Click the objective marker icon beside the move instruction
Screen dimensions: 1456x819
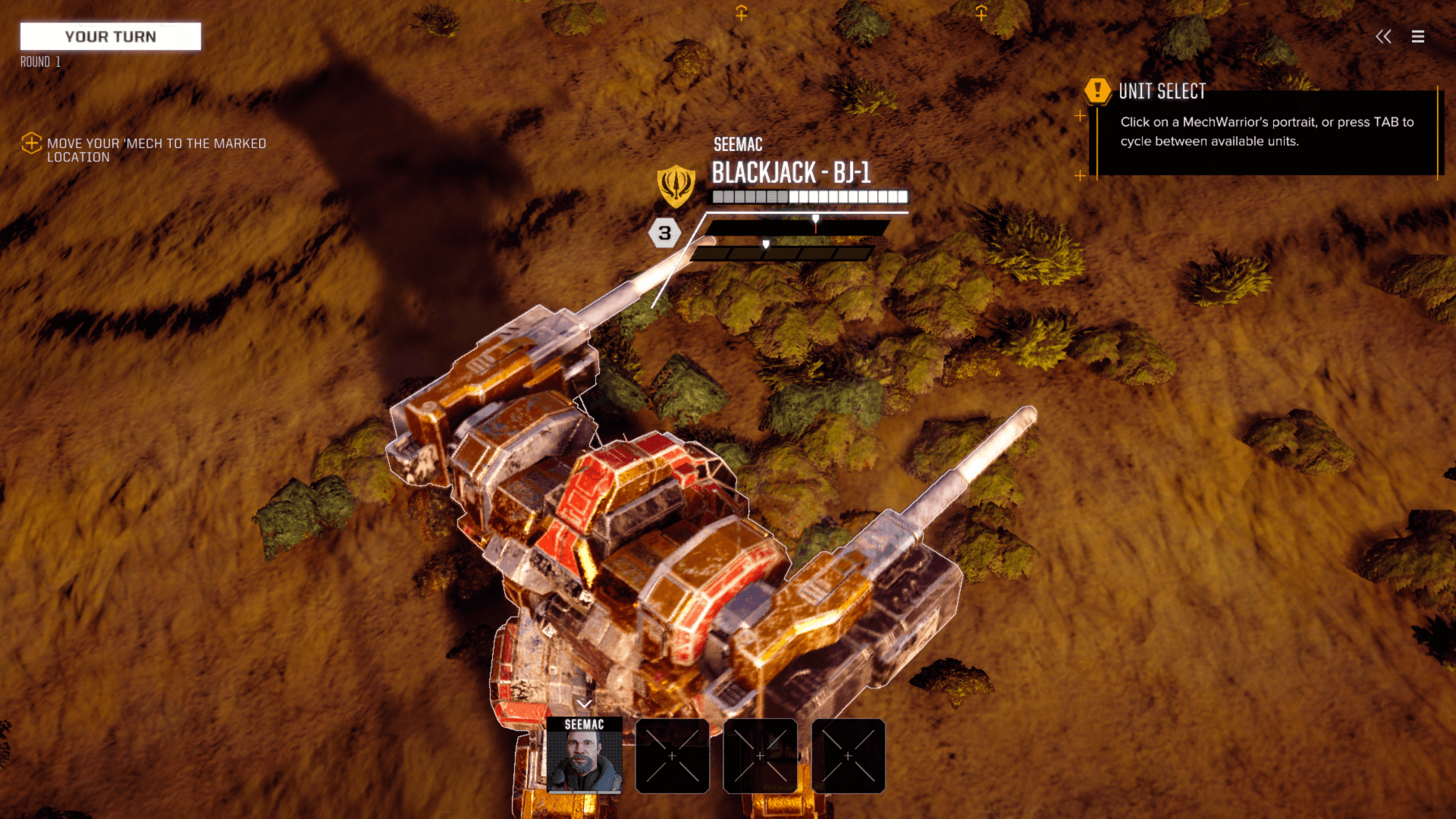(31, 144)
